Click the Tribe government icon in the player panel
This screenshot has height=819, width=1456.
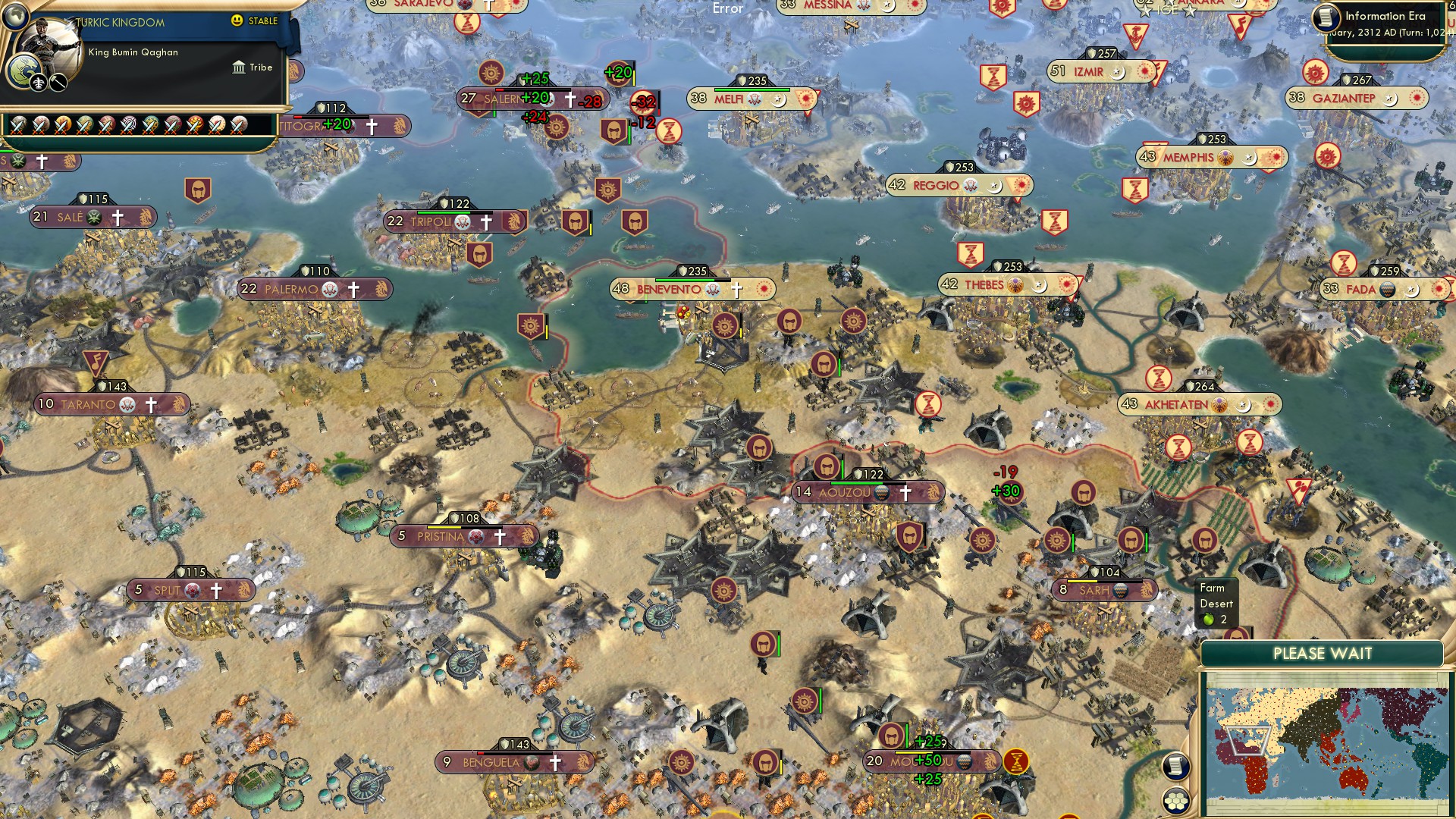[238, 67]
